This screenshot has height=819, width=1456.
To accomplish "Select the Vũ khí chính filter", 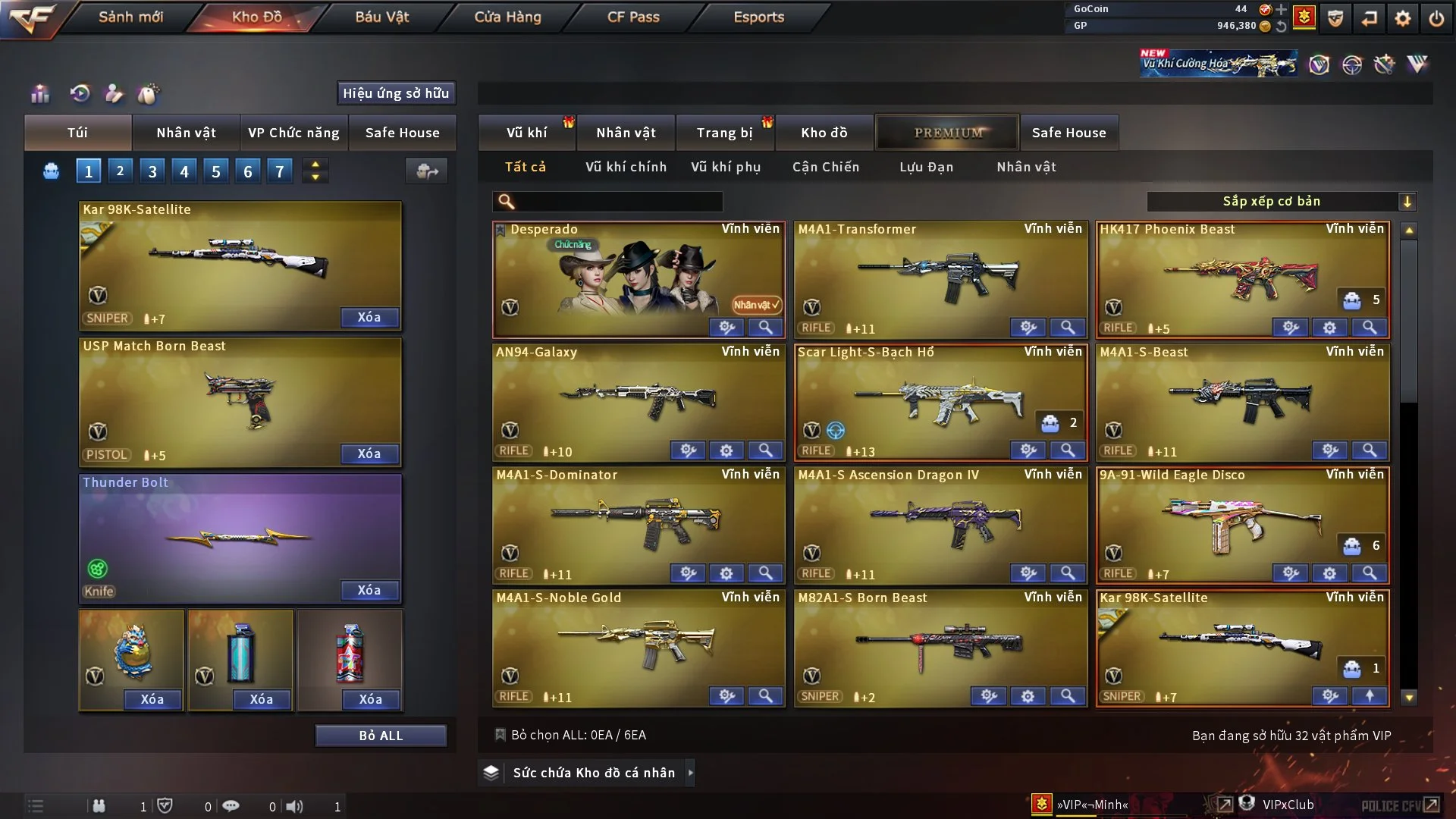I will tap(626, 167).
